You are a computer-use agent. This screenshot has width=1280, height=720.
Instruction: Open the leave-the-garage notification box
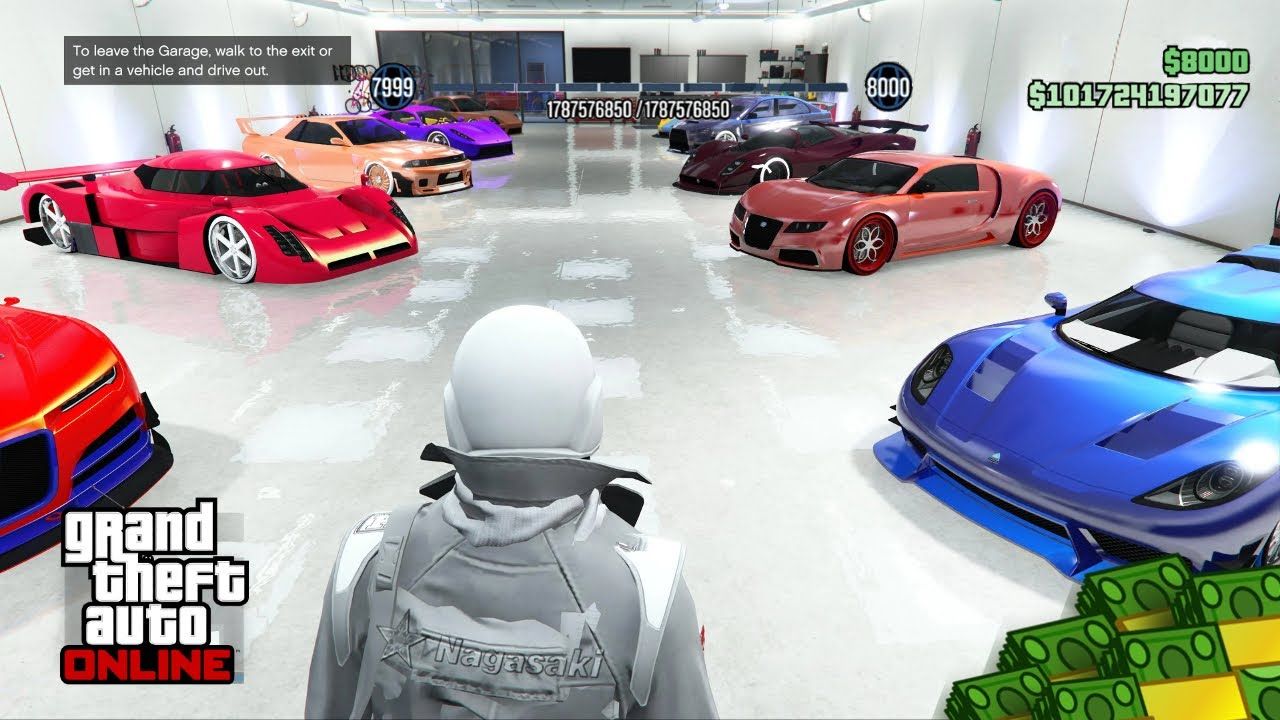click(210, 60)
